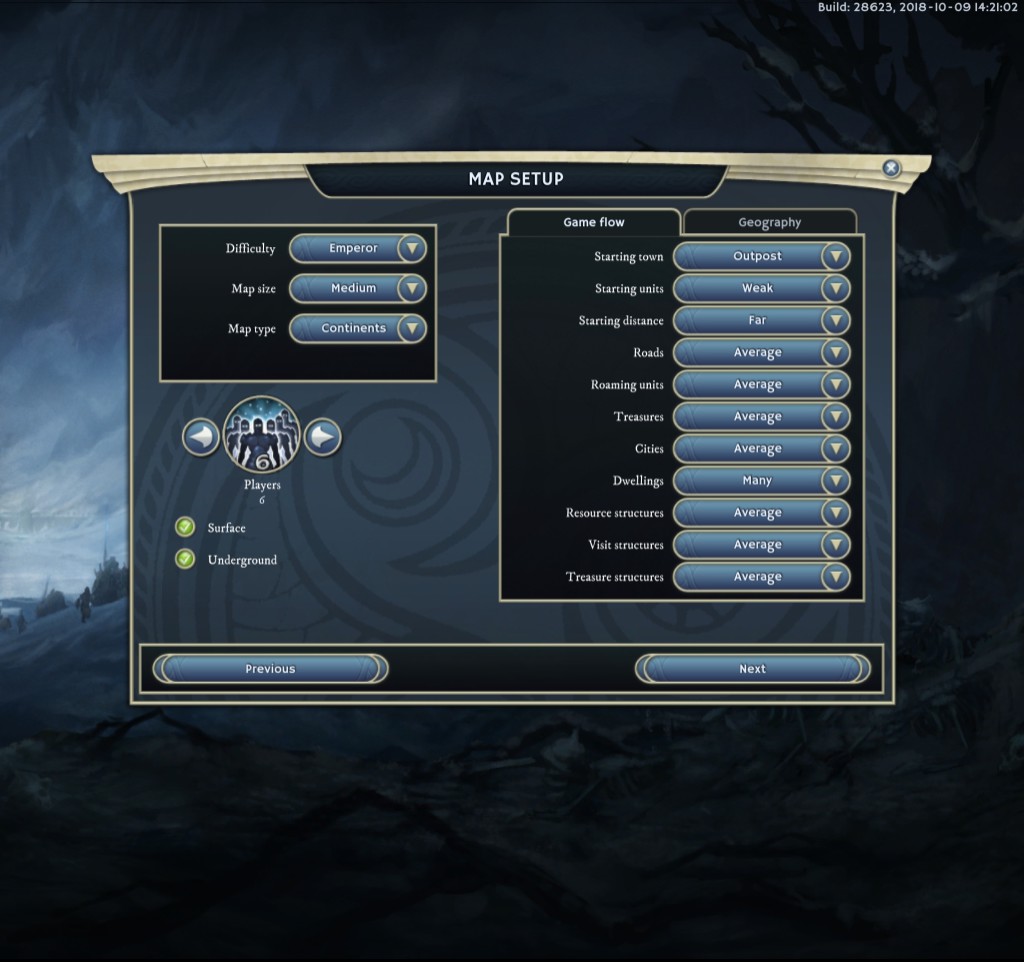Toggle the Underground checkbox
The width and height of the screenshot is (1024, 962).
click(185, 560)
